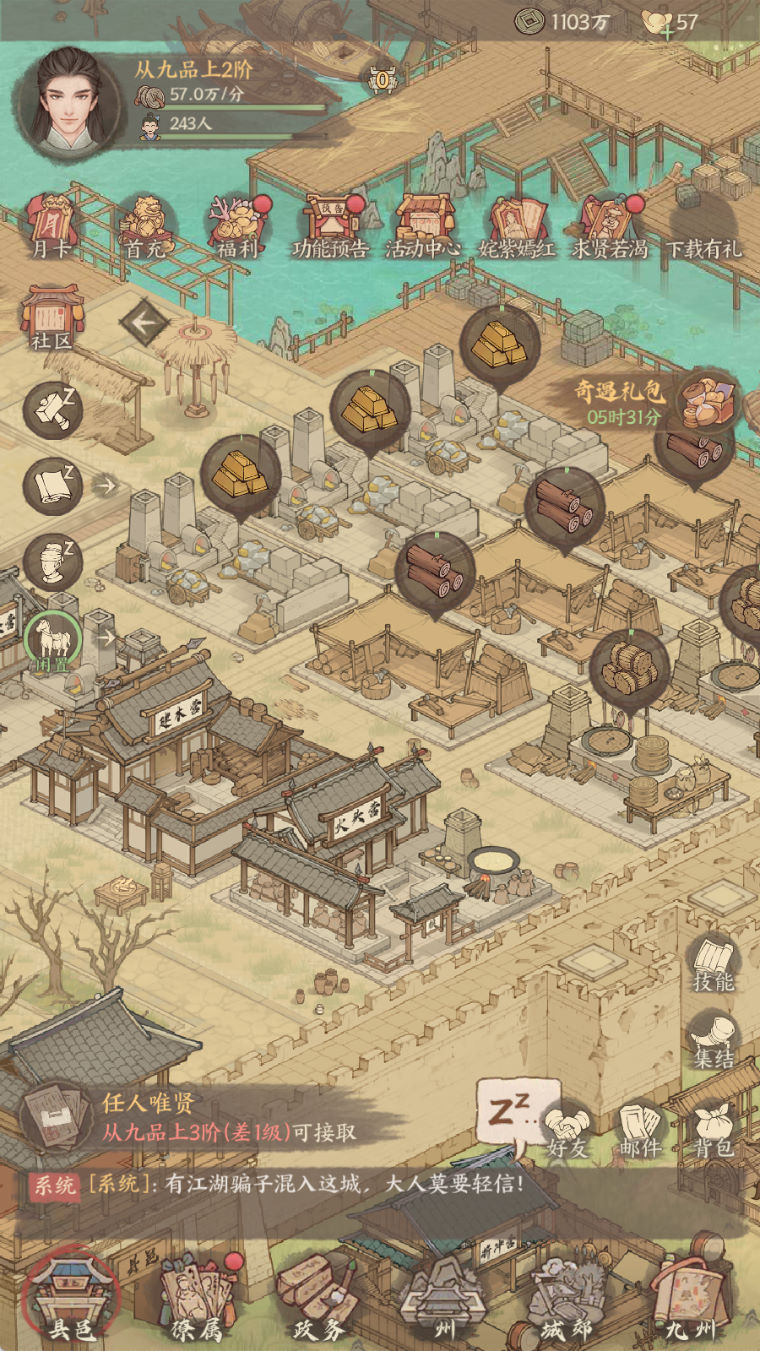Viewport: 760px width, 1351px height.
Task: Open the 姹紫嫣红 event icon
Action: click(518, 224)
